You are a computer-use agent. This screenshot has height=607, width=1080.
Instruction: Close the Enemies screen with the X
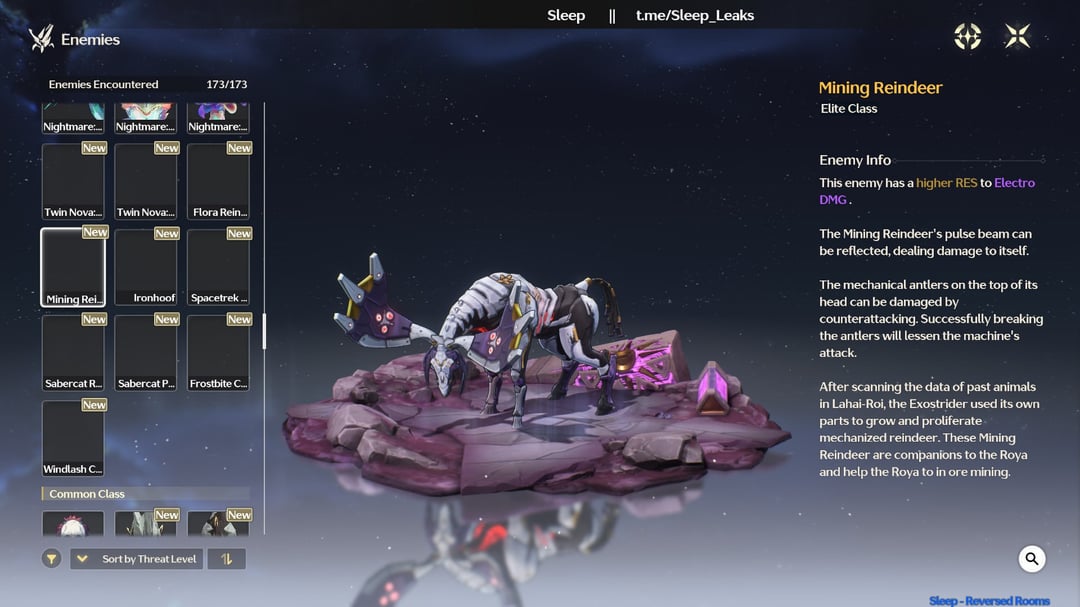point(1017,37)
